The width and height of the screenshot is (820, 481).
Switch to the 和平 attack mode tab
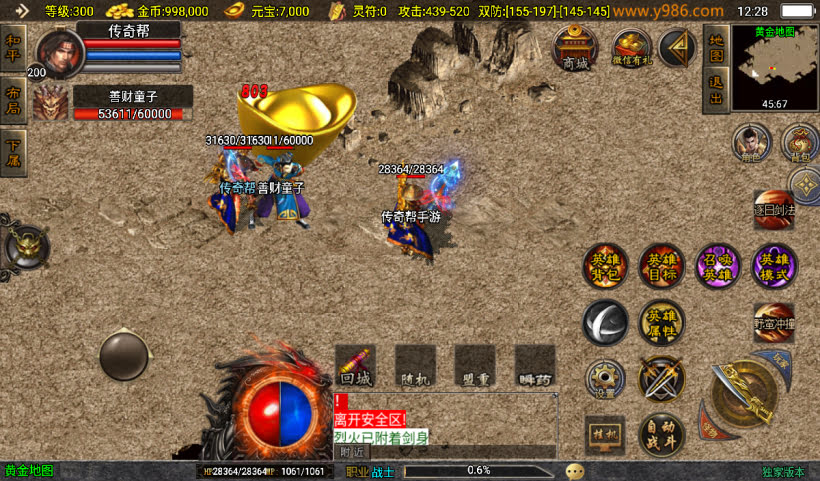coord(13,47)
